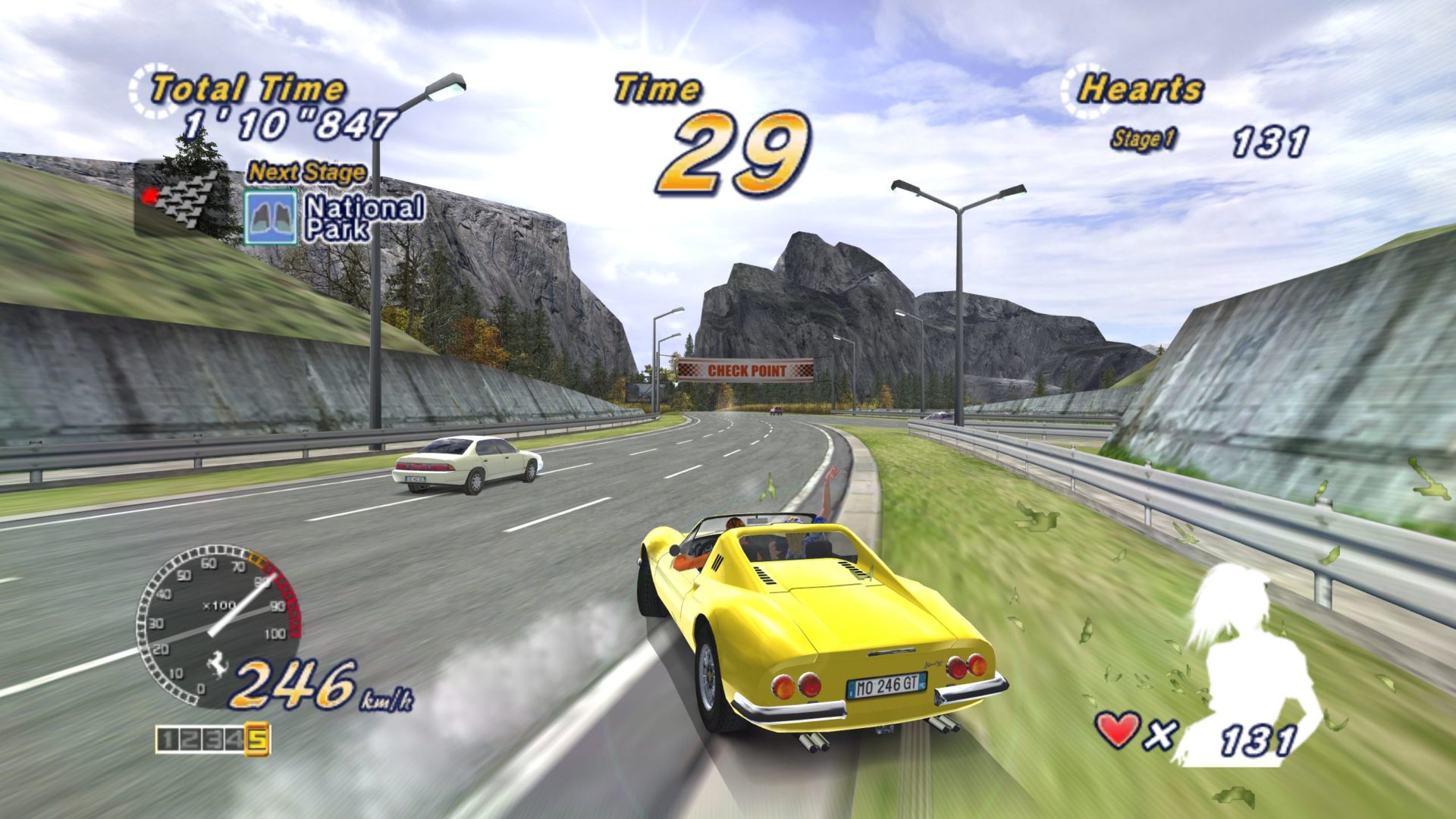Select the highlighted fifth gear box

coord(258,739)
